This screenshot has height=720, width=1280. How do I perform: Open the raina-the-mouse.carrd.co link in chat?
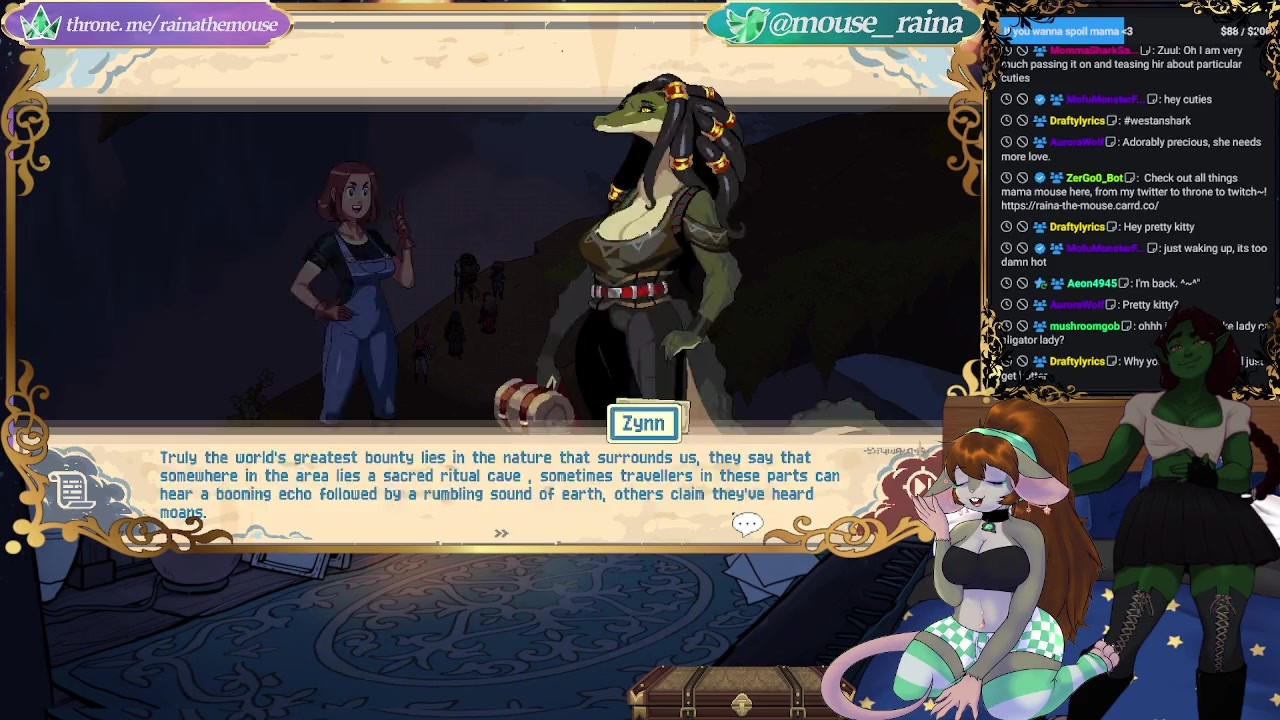pyautogui.click(x=1079, y=206)
